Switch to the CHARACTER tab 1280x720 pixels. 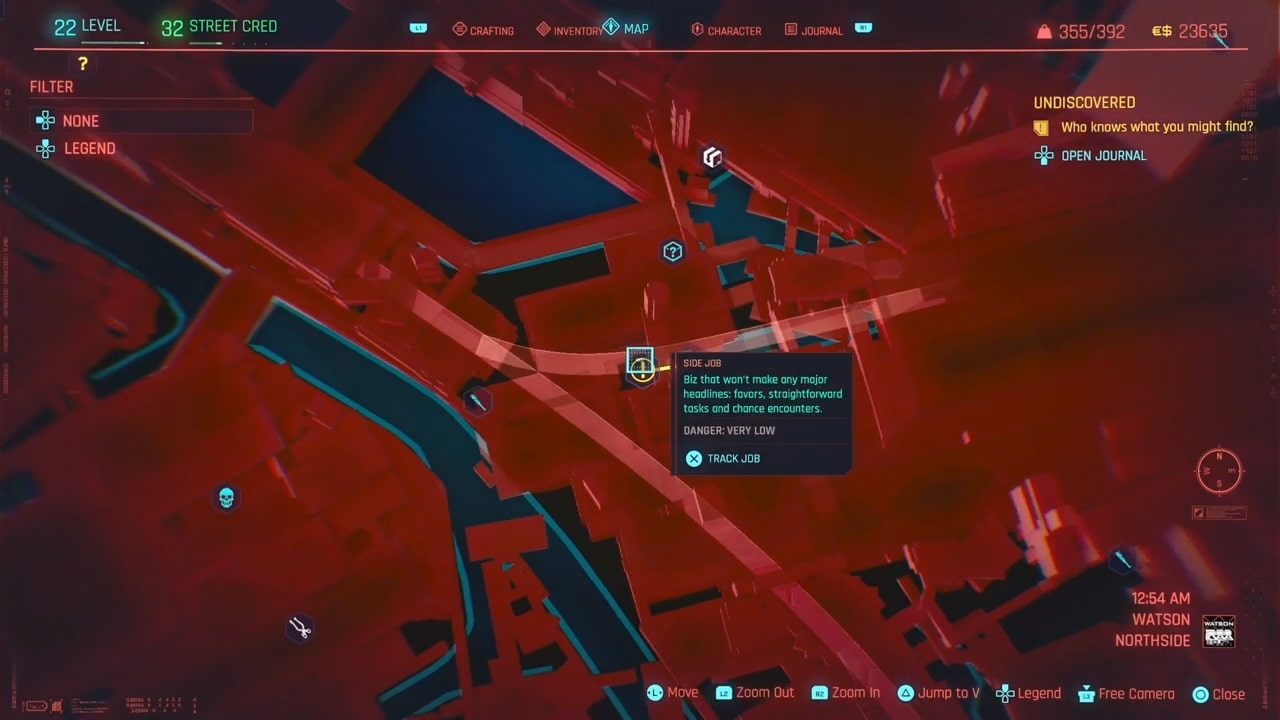(727, 30)
